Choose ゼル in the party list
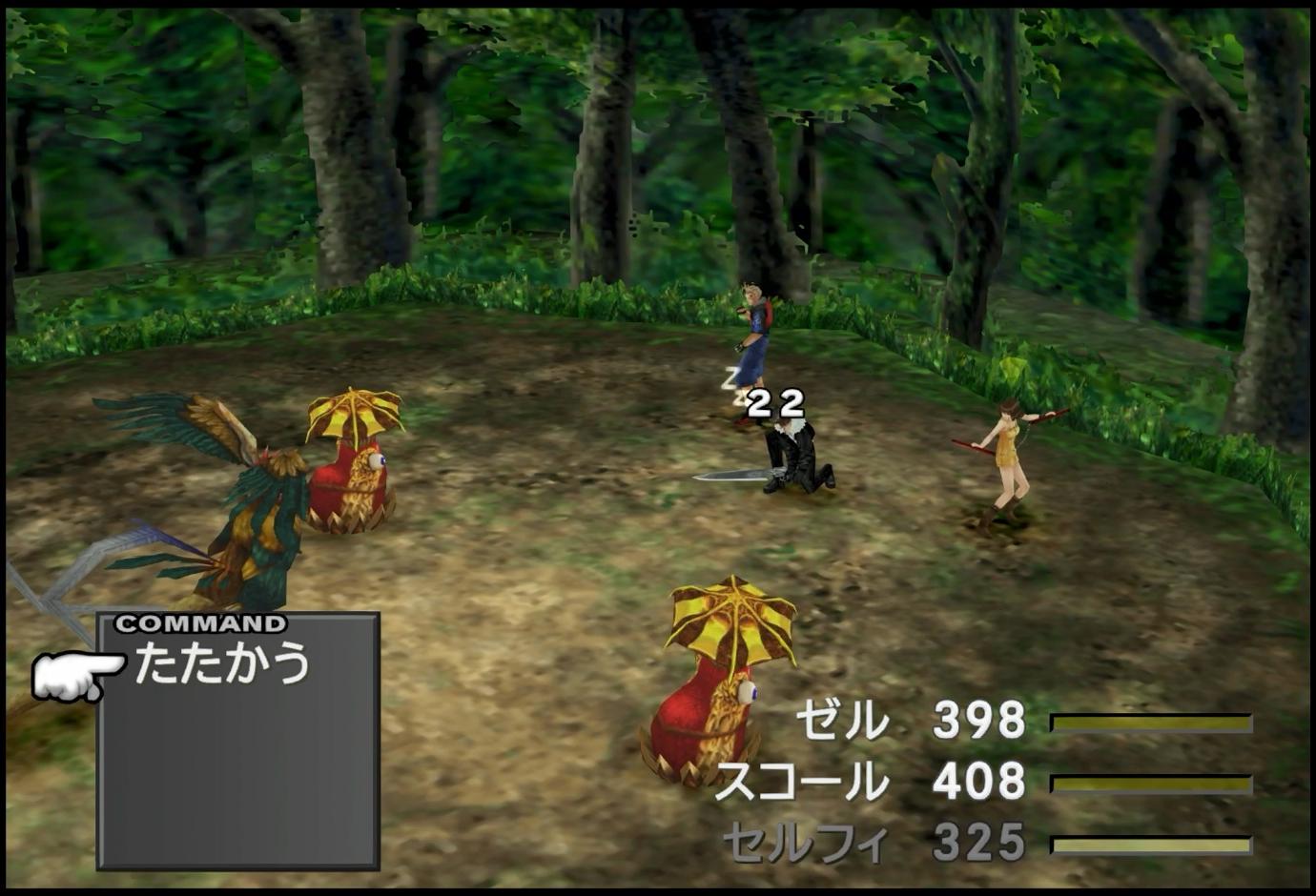 click(x=841, y=721)
